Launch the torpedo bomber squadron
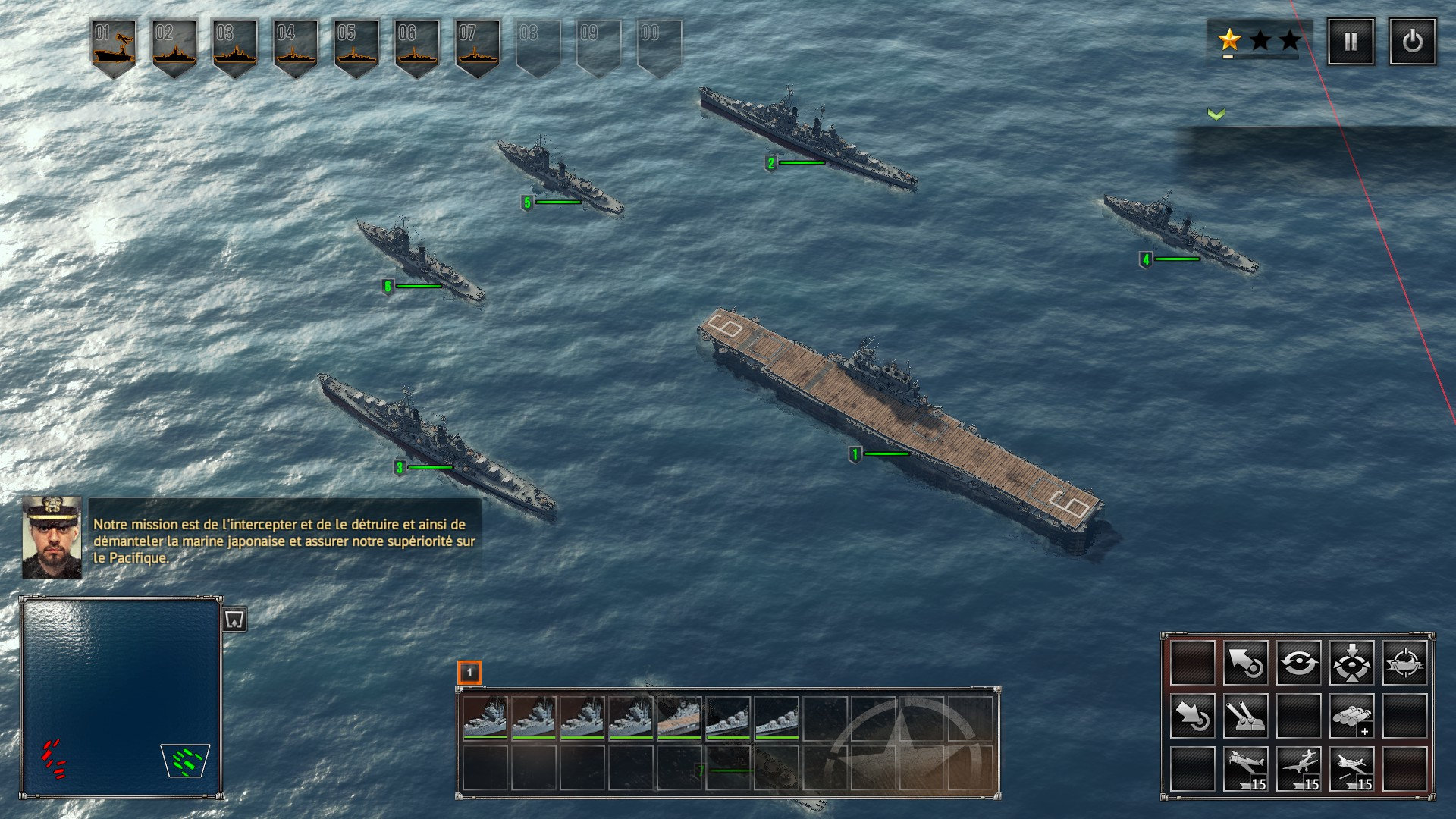The image size is (1456, 819). pos(1351,769)
